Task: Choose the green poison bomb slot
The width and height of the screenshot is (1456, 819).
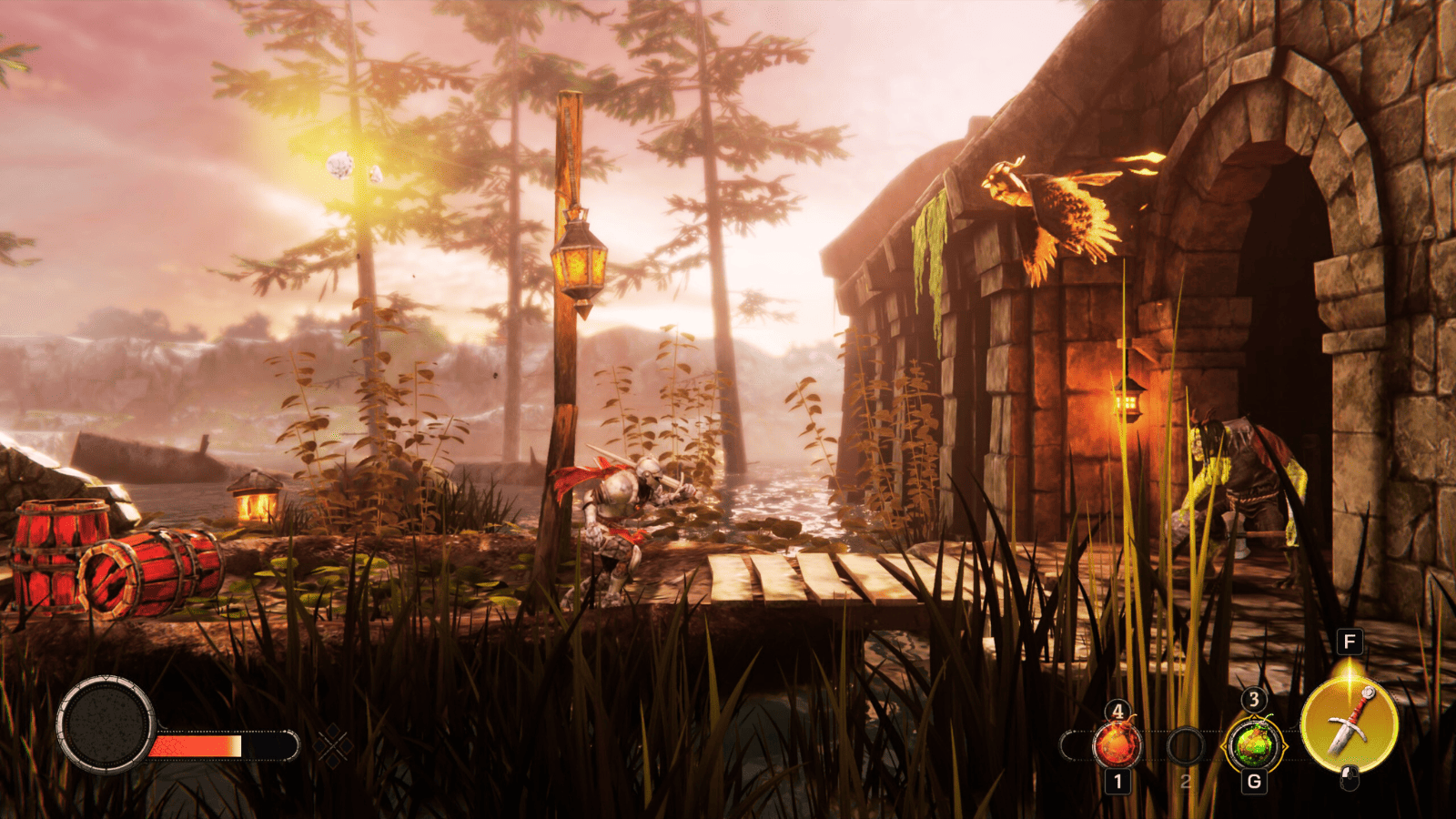Action: [1254, 745]
